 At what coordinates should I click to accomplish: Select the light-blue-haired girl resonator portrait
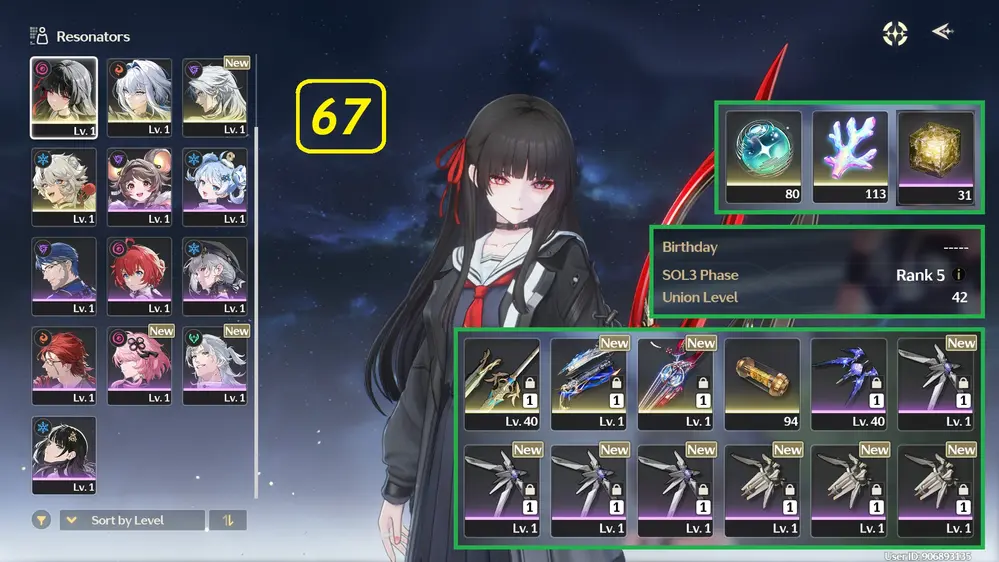(x=214, y=187)
